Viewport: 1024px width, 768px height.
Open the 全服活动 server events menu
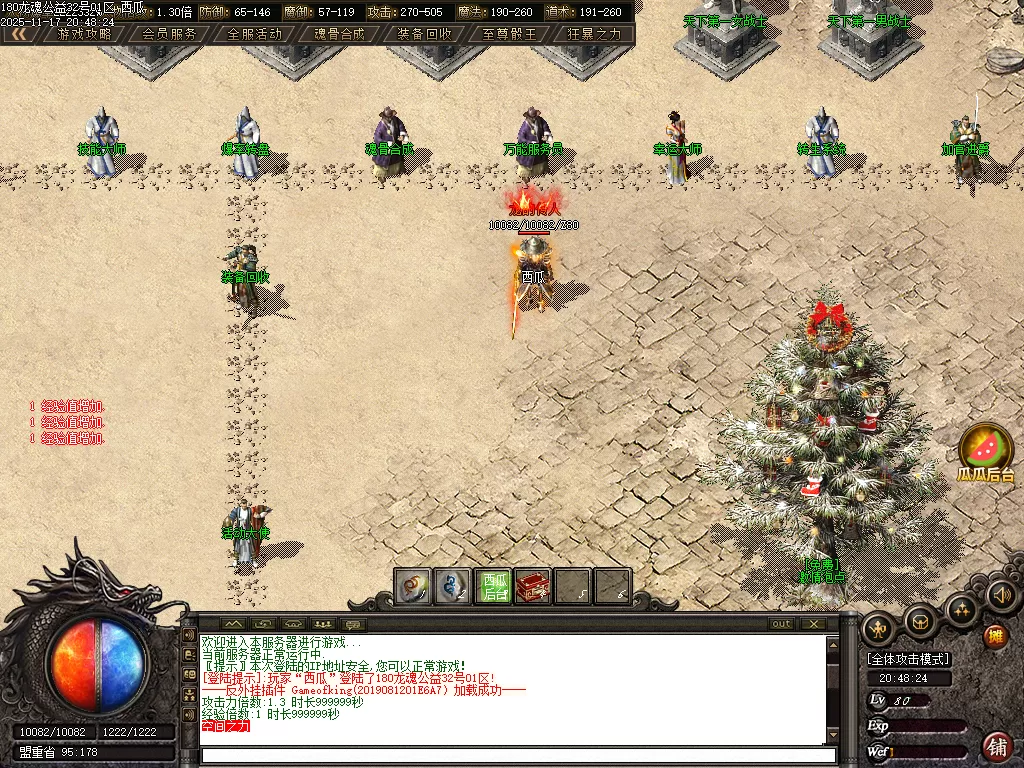(255, 33)
